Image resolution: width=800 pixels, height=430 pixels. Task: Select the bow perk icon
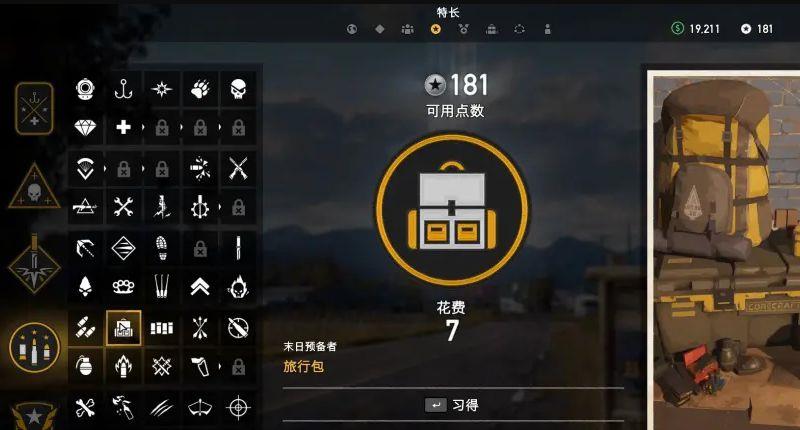coord(200,406)
